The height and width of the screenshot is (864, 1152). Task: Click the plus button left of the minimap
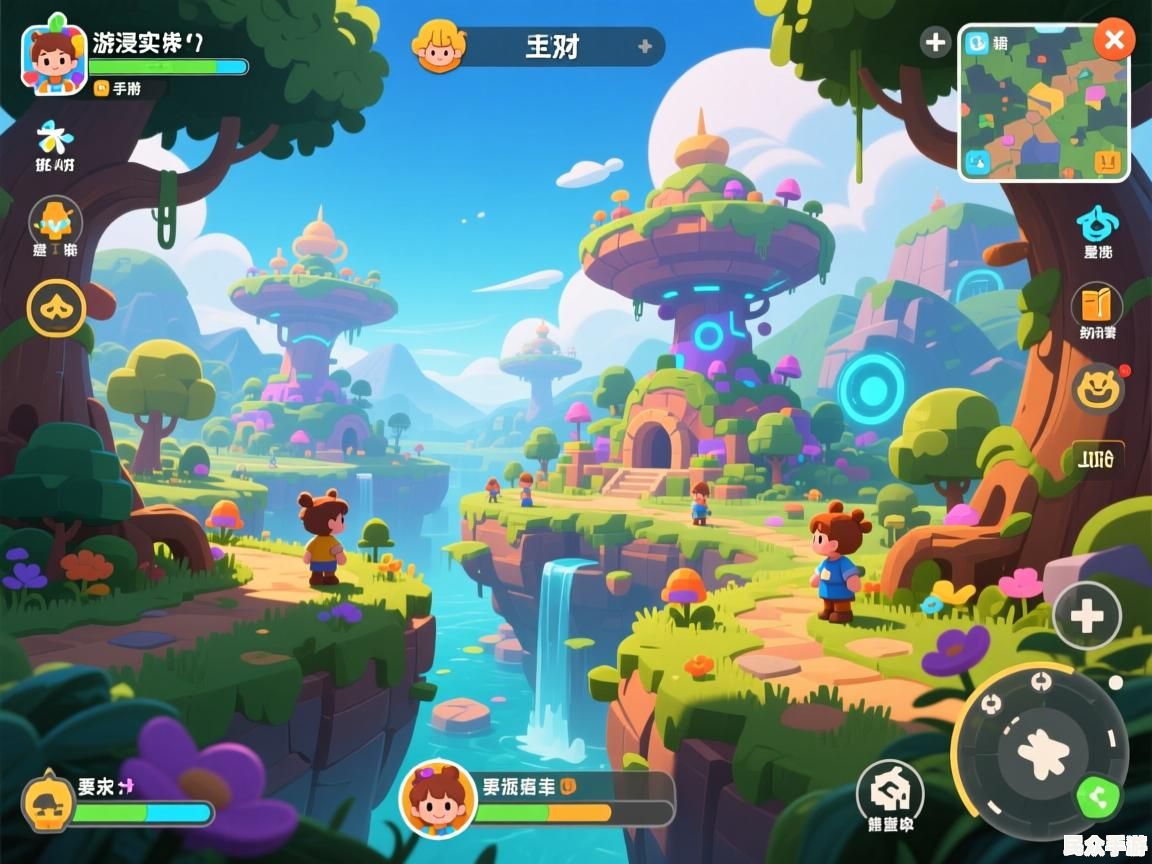[935, 42]
